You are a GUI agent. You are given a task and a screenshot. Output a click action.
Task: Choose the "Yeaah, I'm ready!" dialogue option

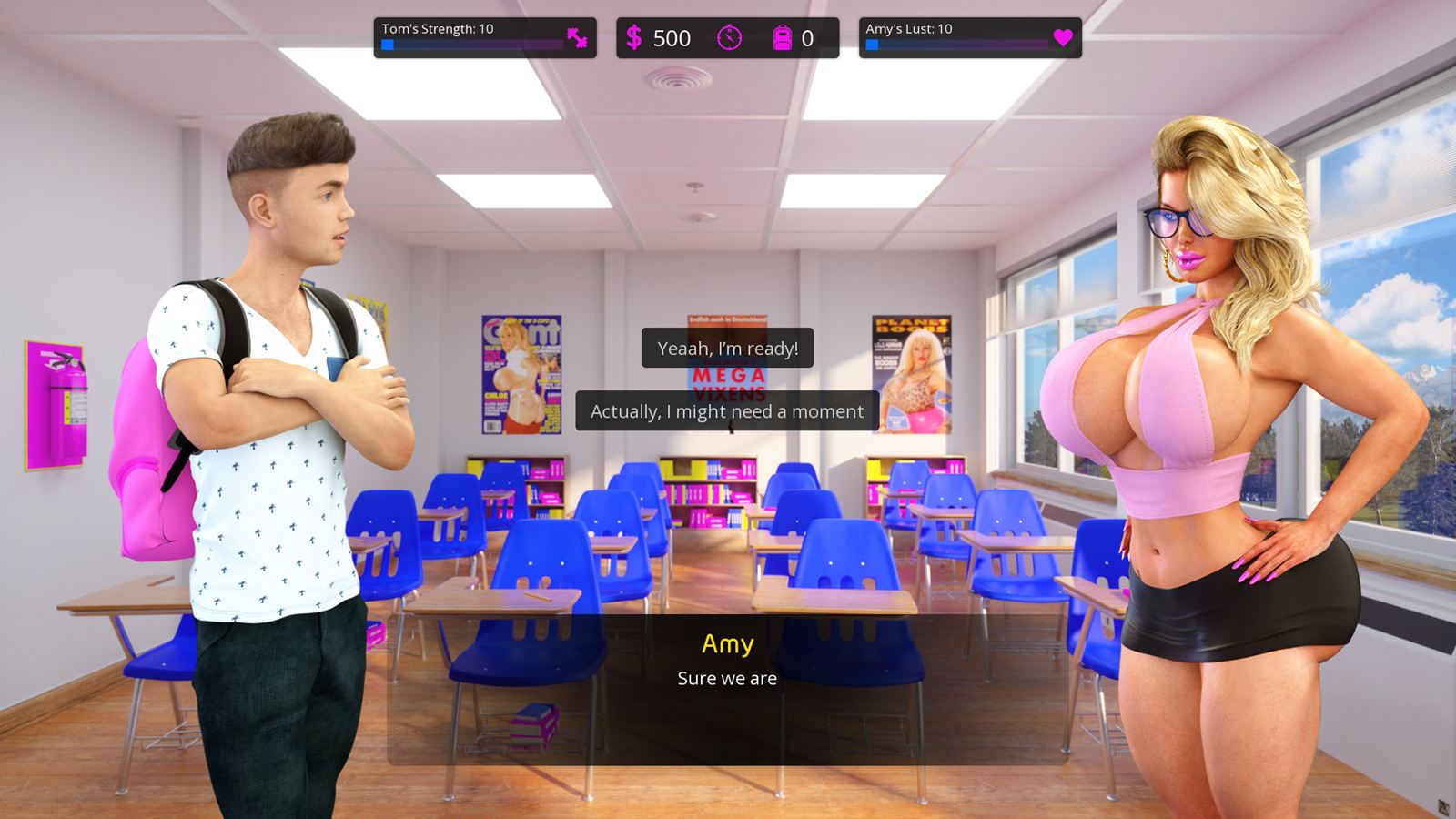click(726, 347)
